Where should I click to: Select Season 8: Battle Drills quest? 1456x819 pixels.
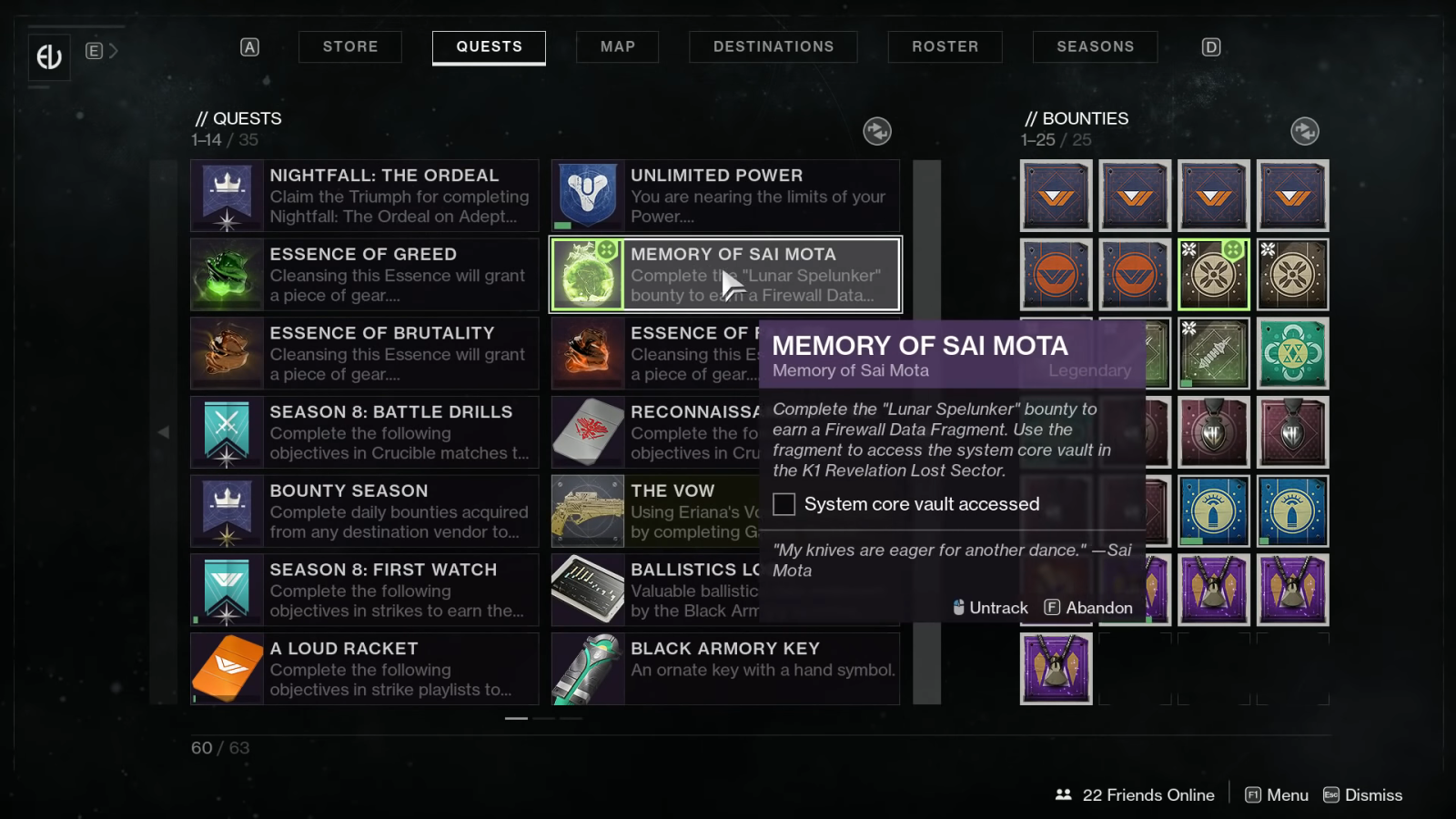[365, 432]
